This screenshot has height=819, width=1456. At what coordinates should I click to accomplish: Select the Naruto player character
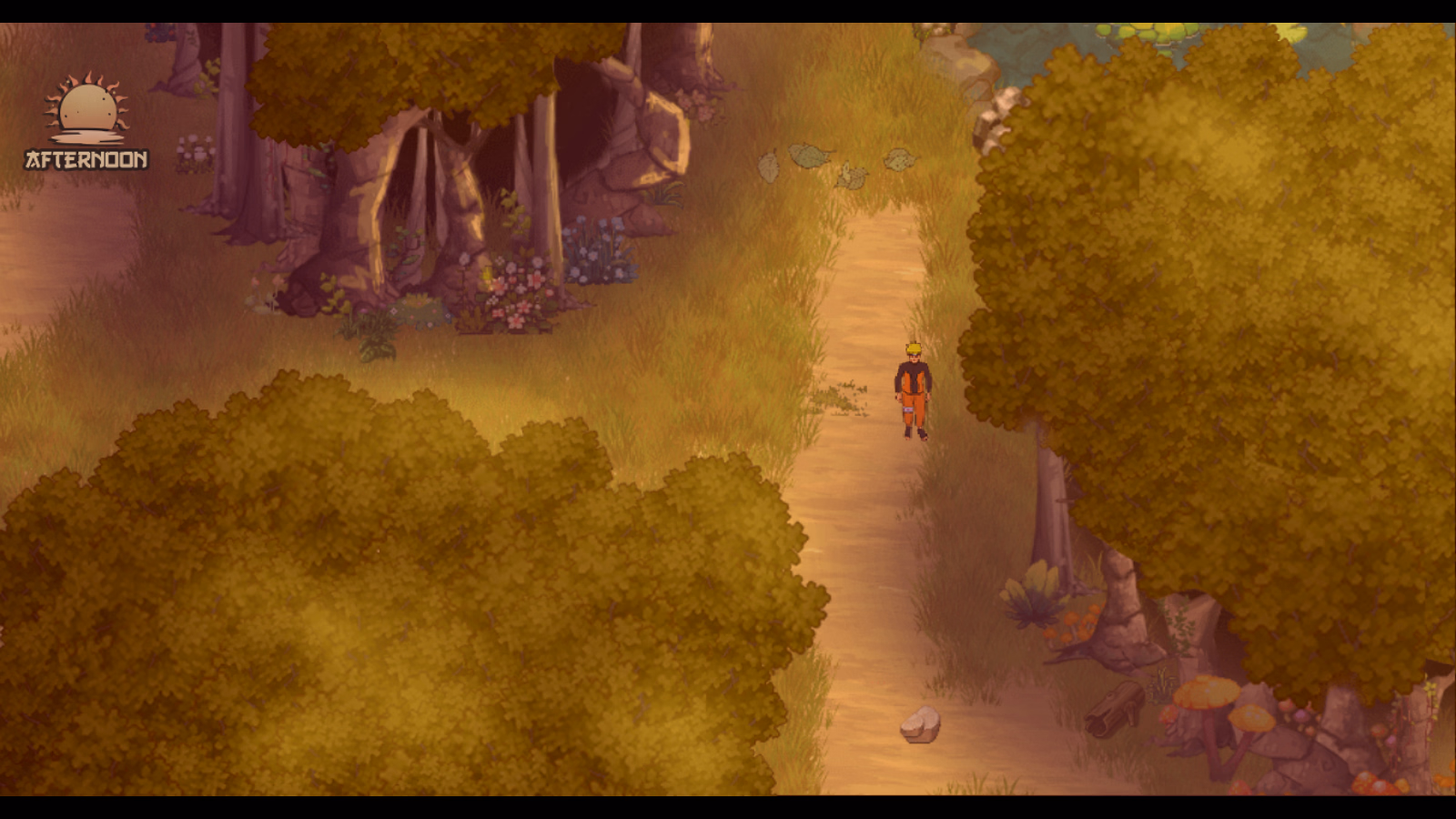coord(913,391)
